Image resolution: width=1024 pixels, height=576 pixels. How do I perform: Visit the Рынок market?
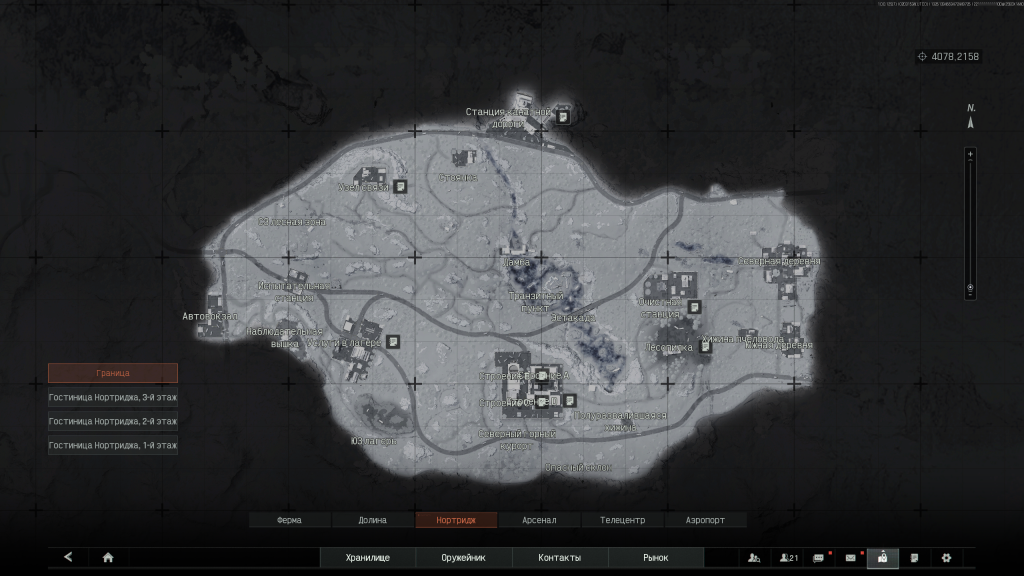click(655, 558)
